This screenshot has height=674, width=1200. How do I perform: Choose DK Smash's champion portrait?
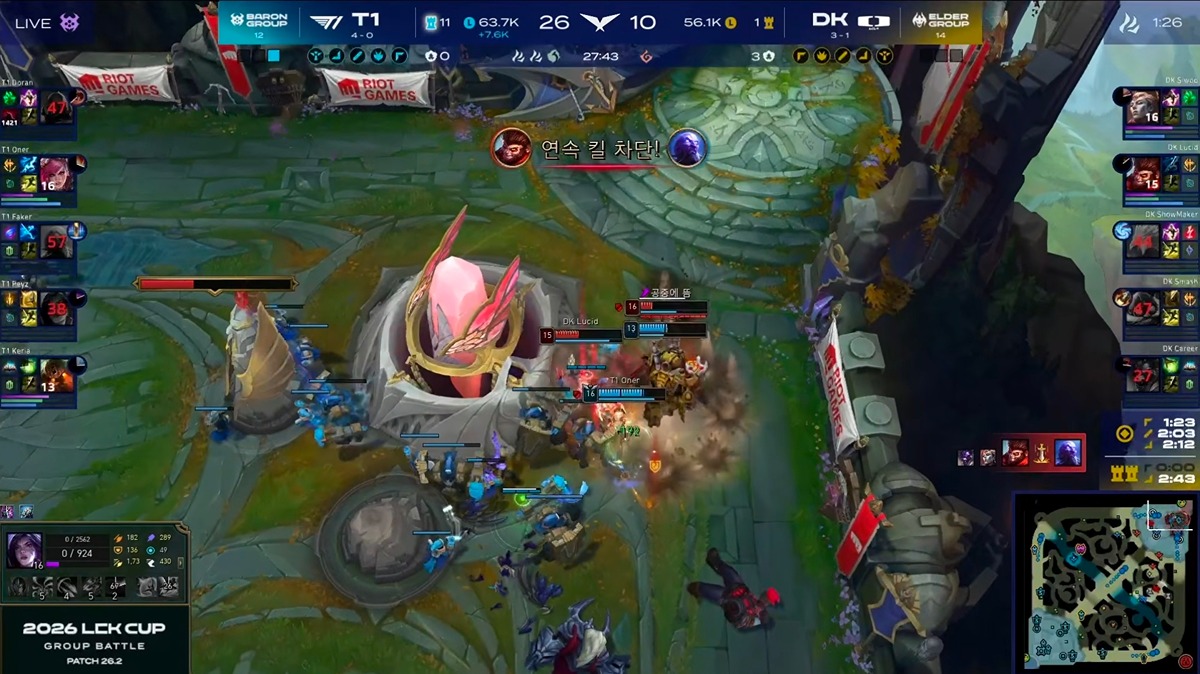[1143, 309]
